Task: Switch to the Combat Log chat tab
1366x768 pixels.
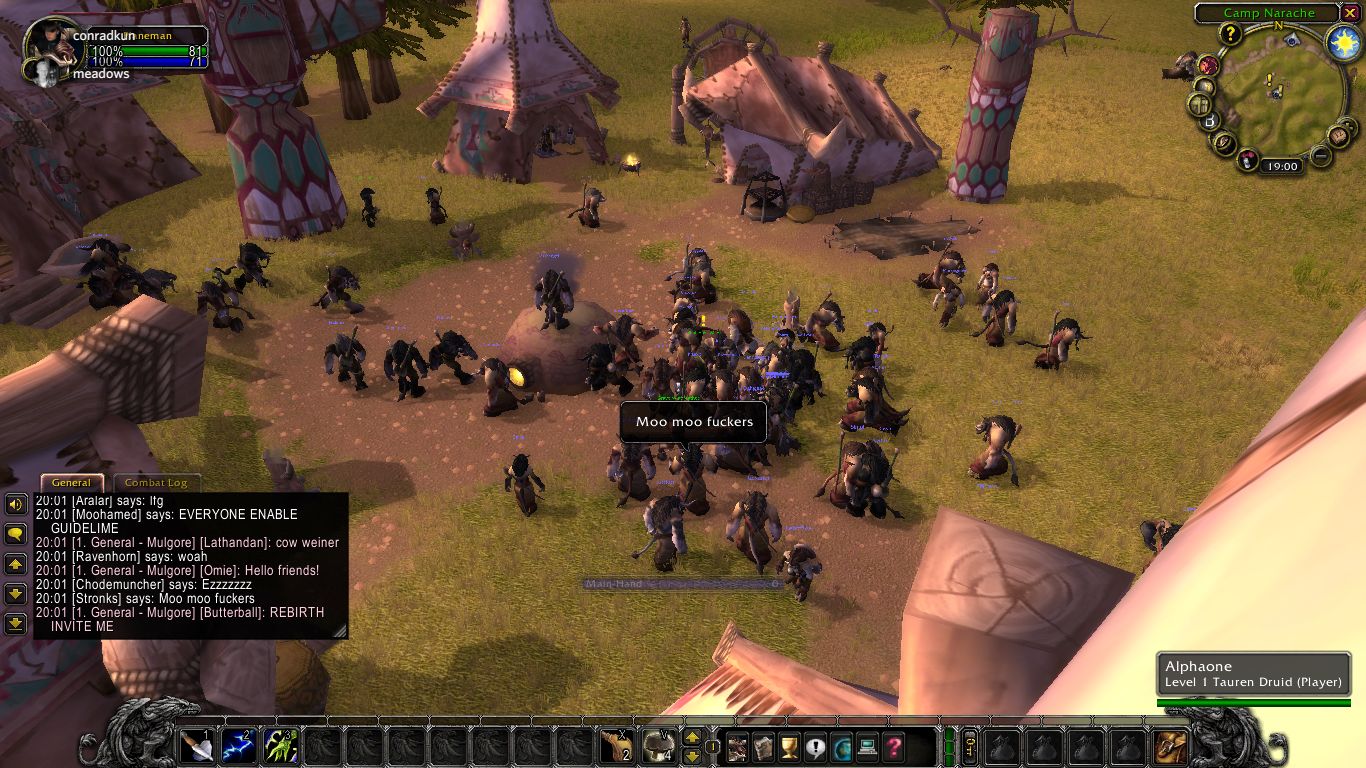Action: click(x=155, y=483)
